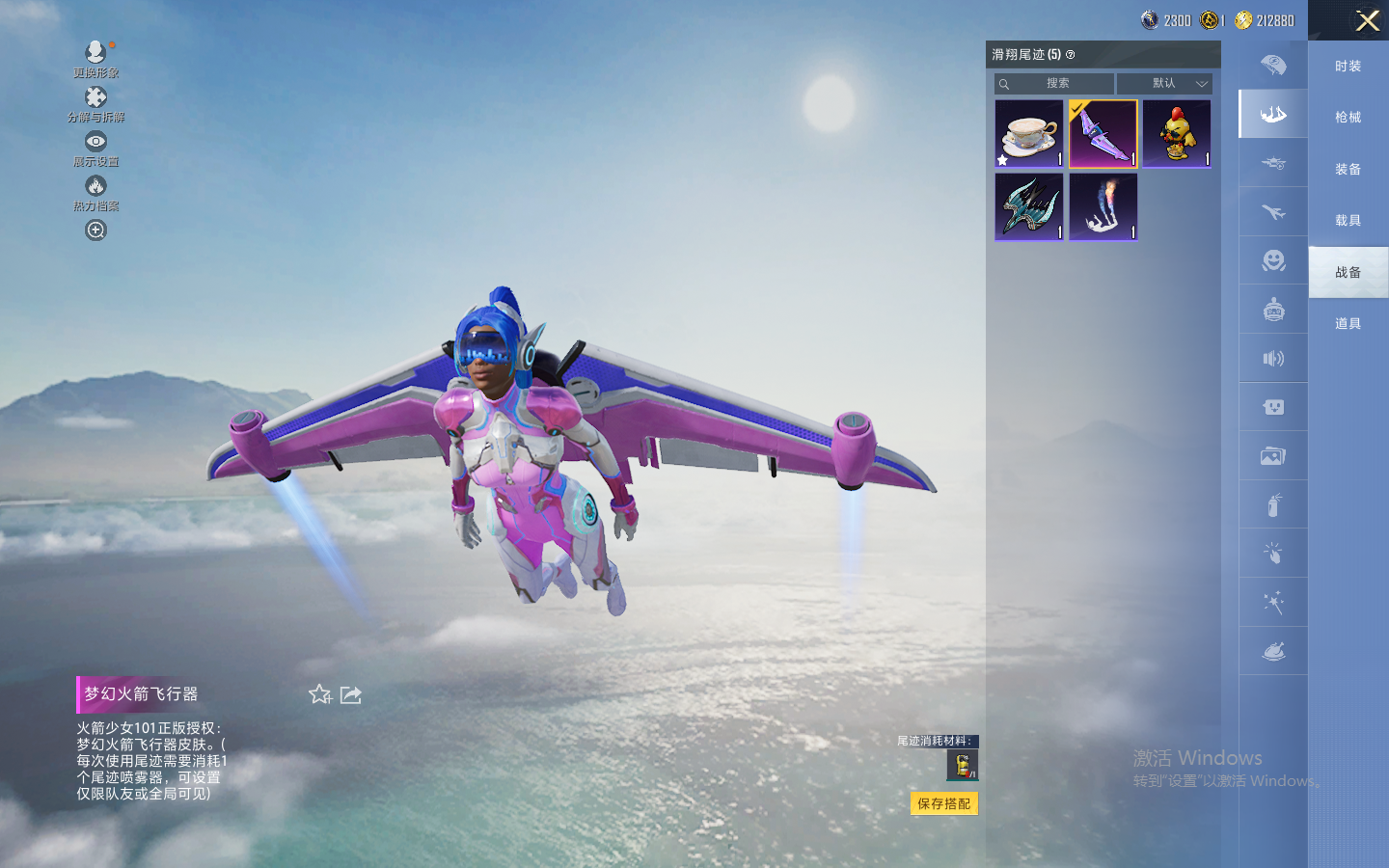Share the skin using the arrow icon

[x=351, y=694]
